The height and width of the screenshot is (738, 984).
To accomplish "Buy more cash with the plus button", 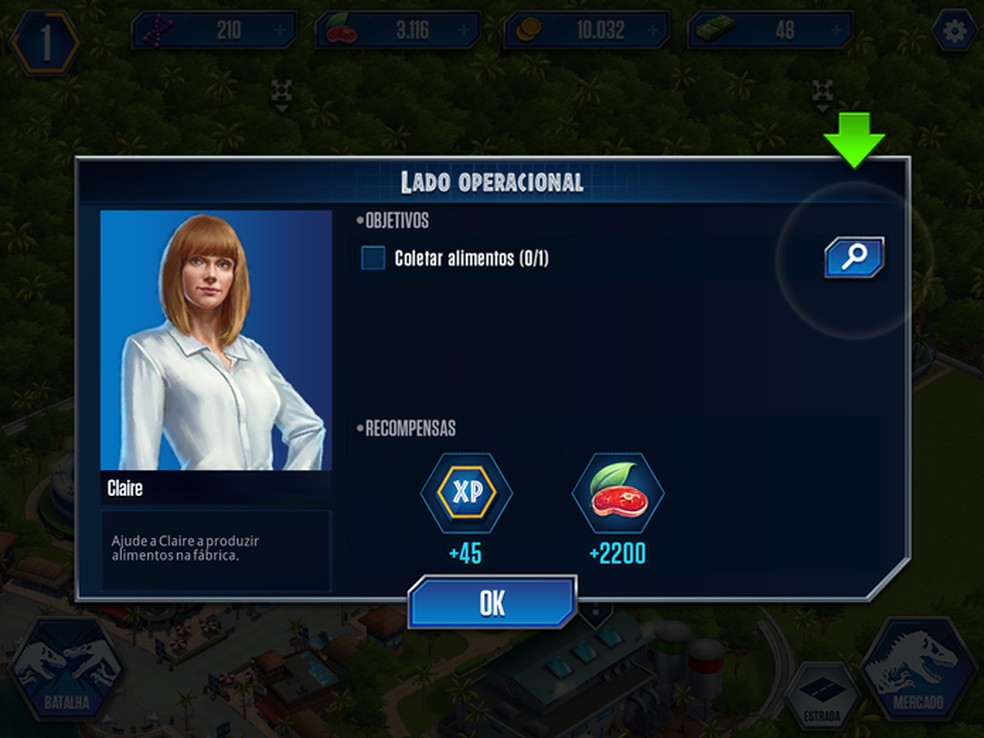I will 837,31.
